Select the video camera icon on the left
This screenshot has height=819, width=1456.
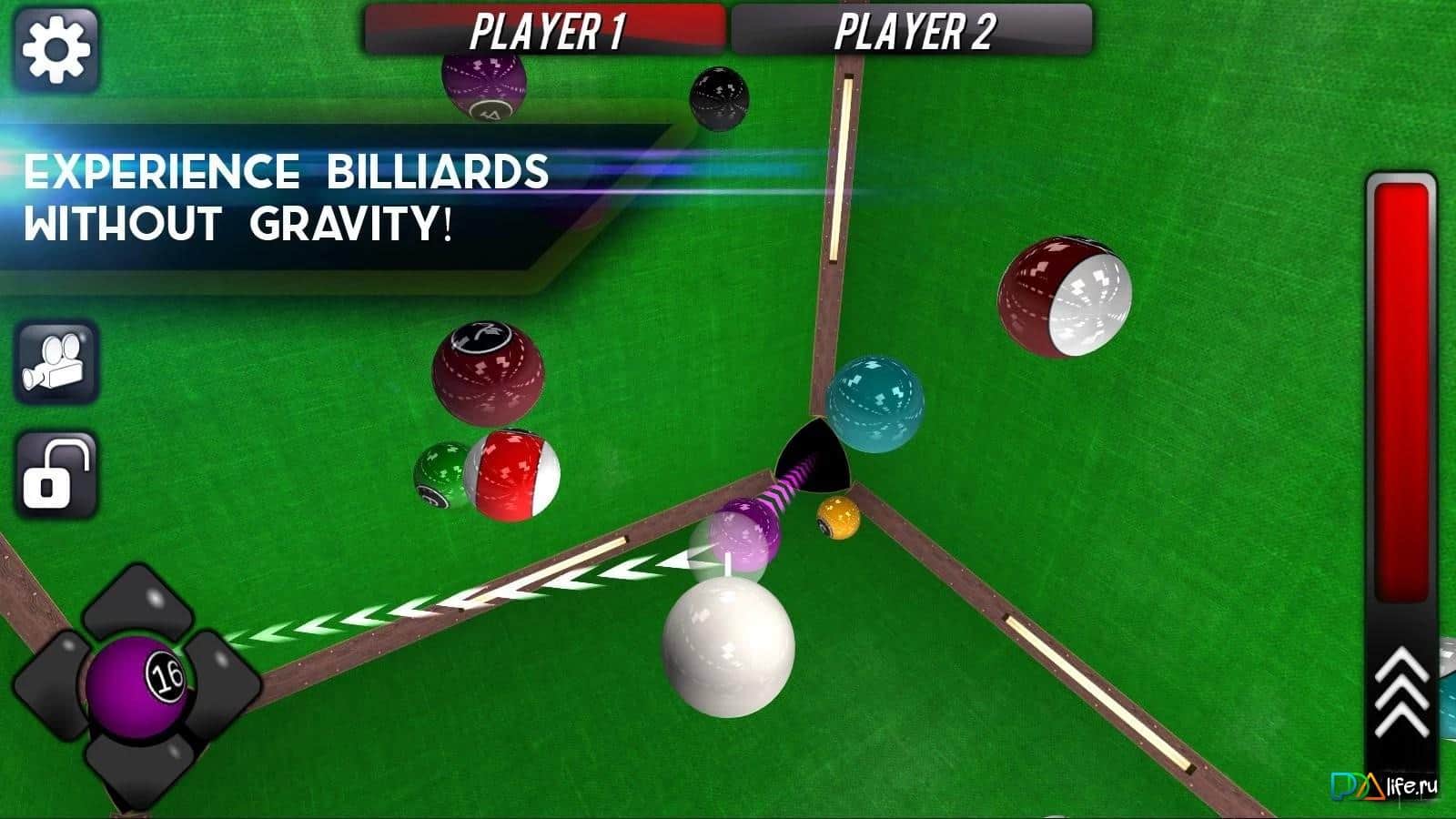pyautogui.click(x=55, y=361)
